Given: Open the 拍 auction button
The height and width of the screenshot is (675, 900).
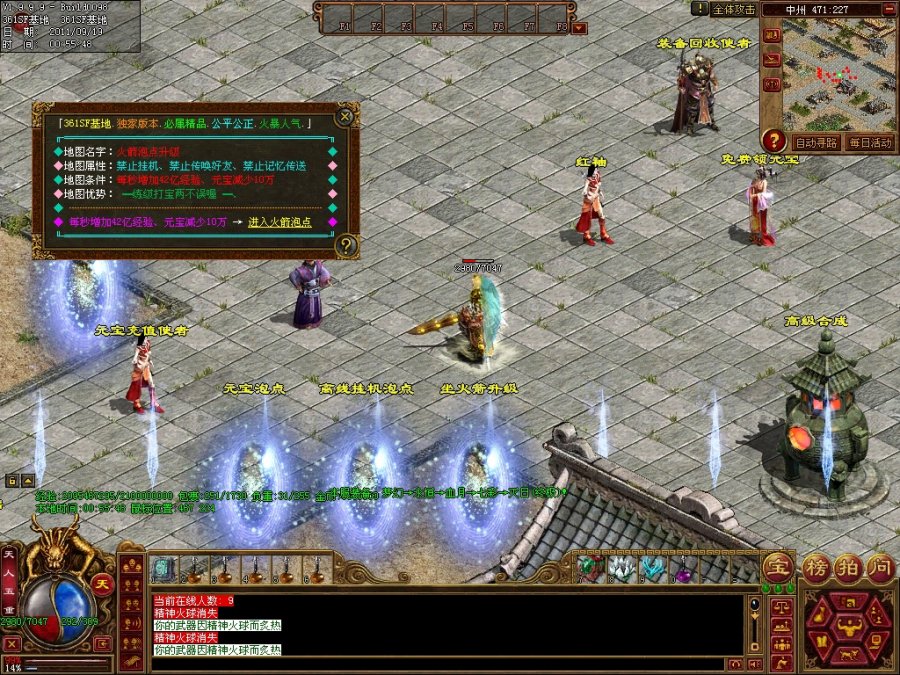Looking at the screenshot, I should 848,568.
